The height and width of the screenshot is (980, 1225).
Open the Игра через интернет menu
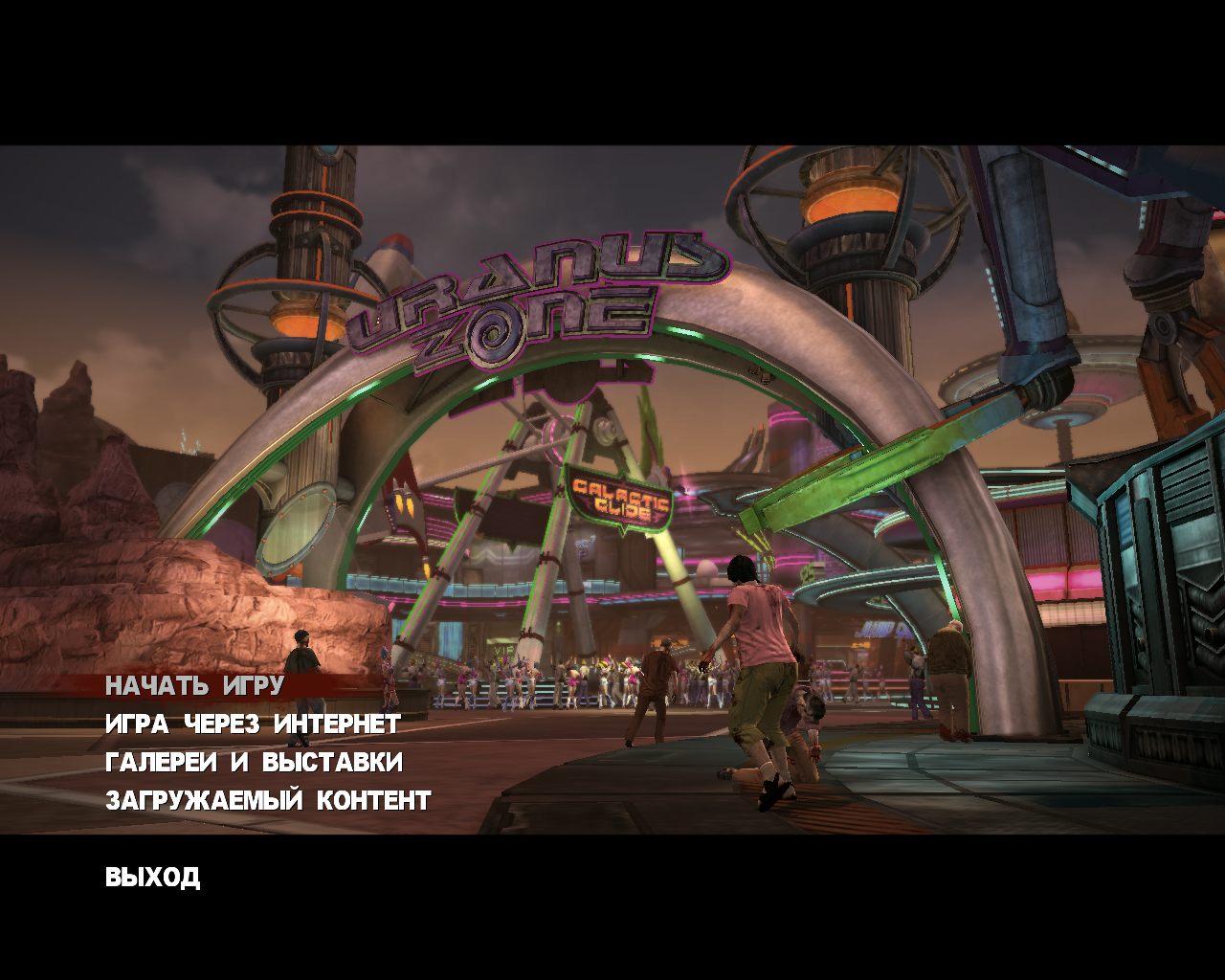coord(253,724)
